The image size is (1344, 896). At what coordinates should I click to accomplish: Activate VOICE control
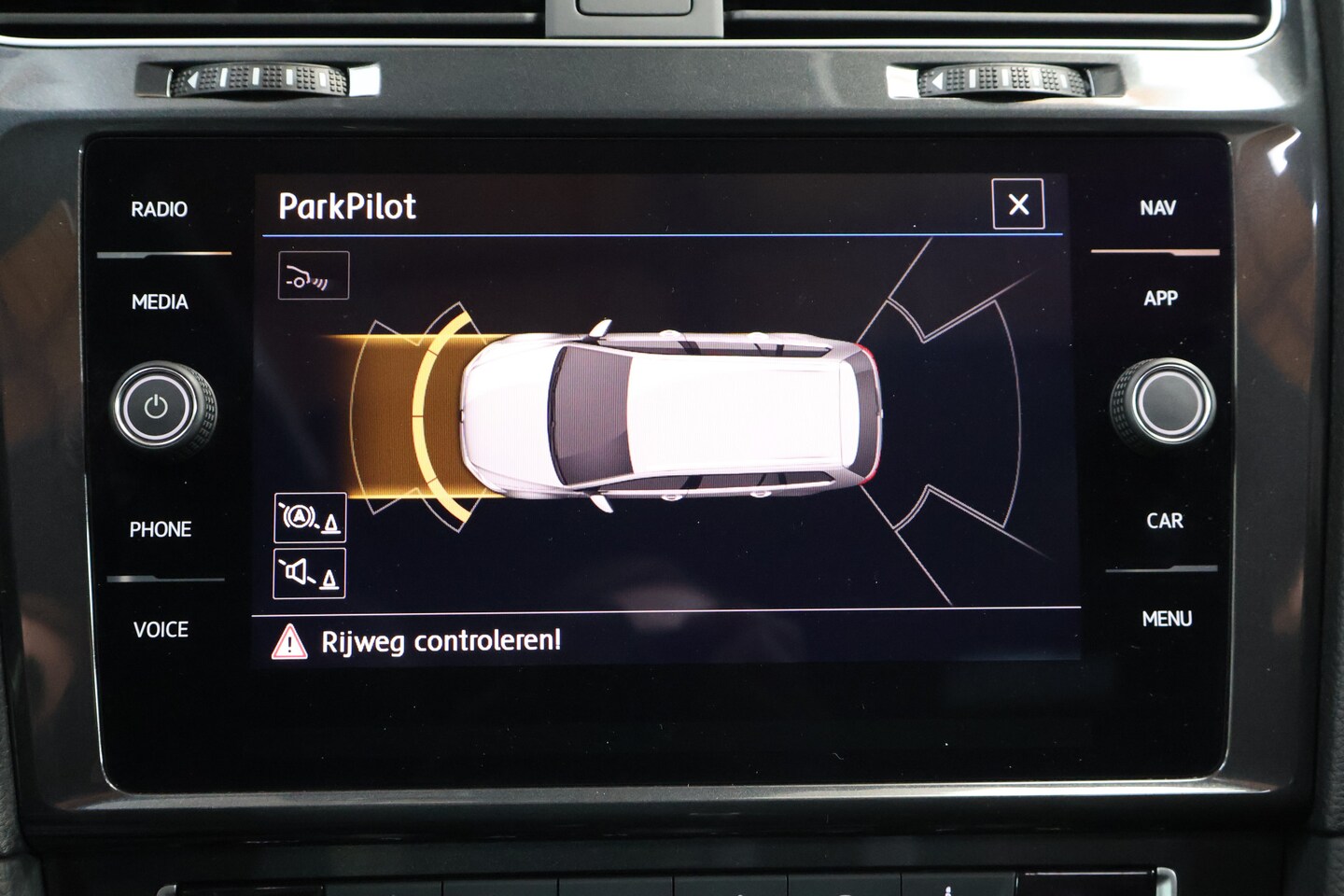tap(161, 630)
